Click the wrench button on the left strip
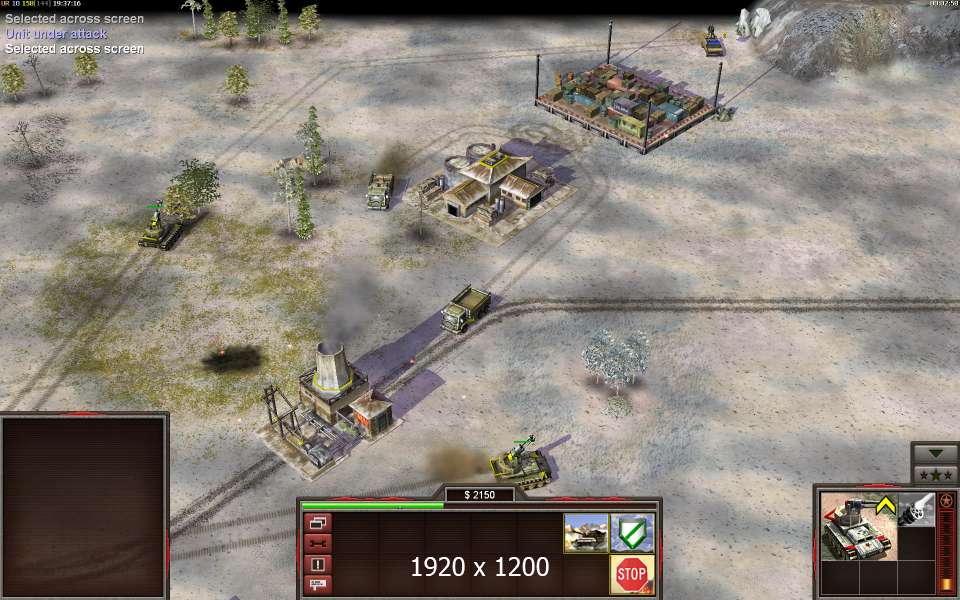This screenshot has height=600, width=960. [318, 543]
